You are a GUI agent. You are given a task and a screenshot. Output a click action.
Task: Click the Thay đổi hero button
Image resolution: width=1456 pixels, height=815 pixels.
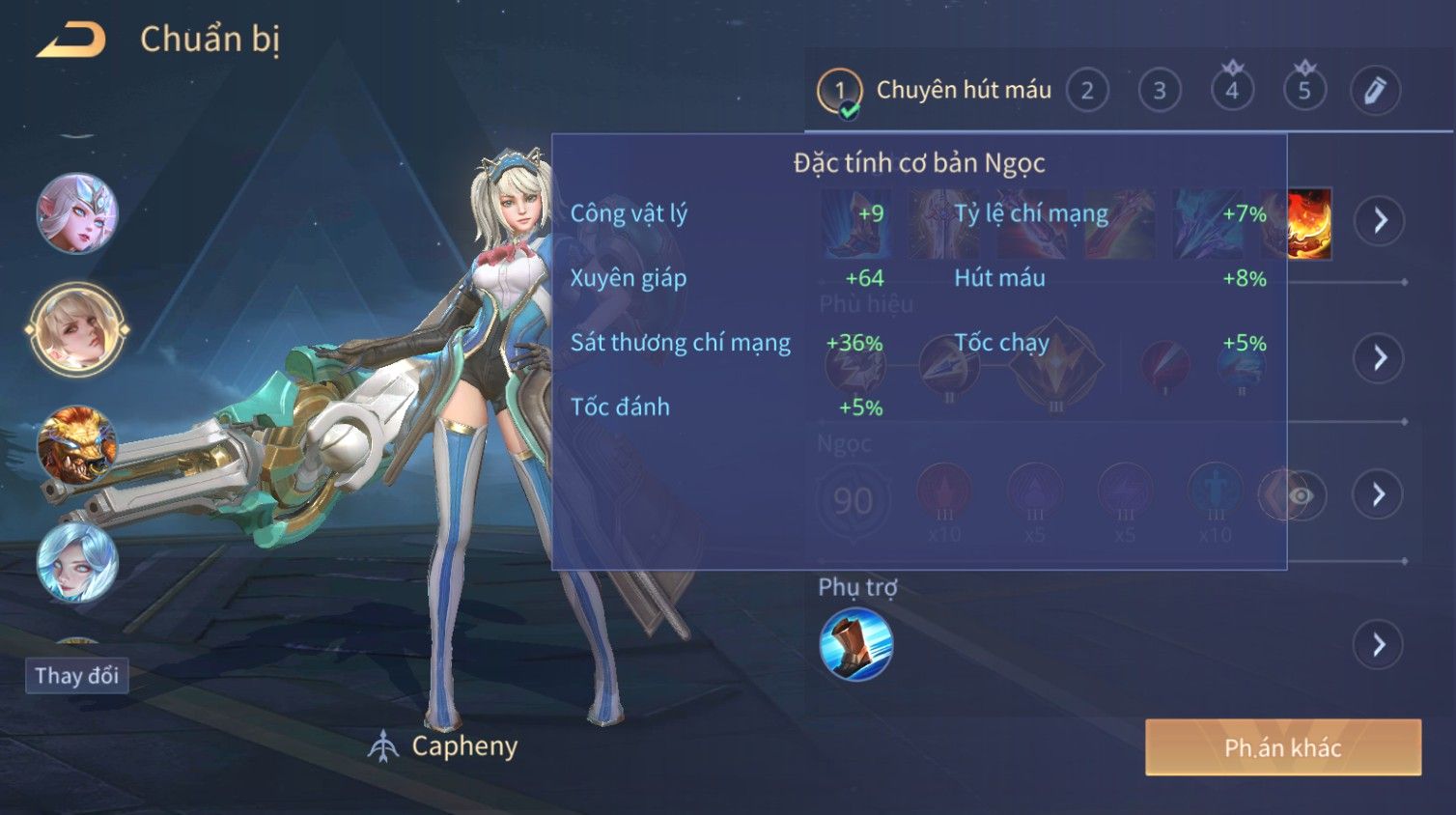point(77,675)
